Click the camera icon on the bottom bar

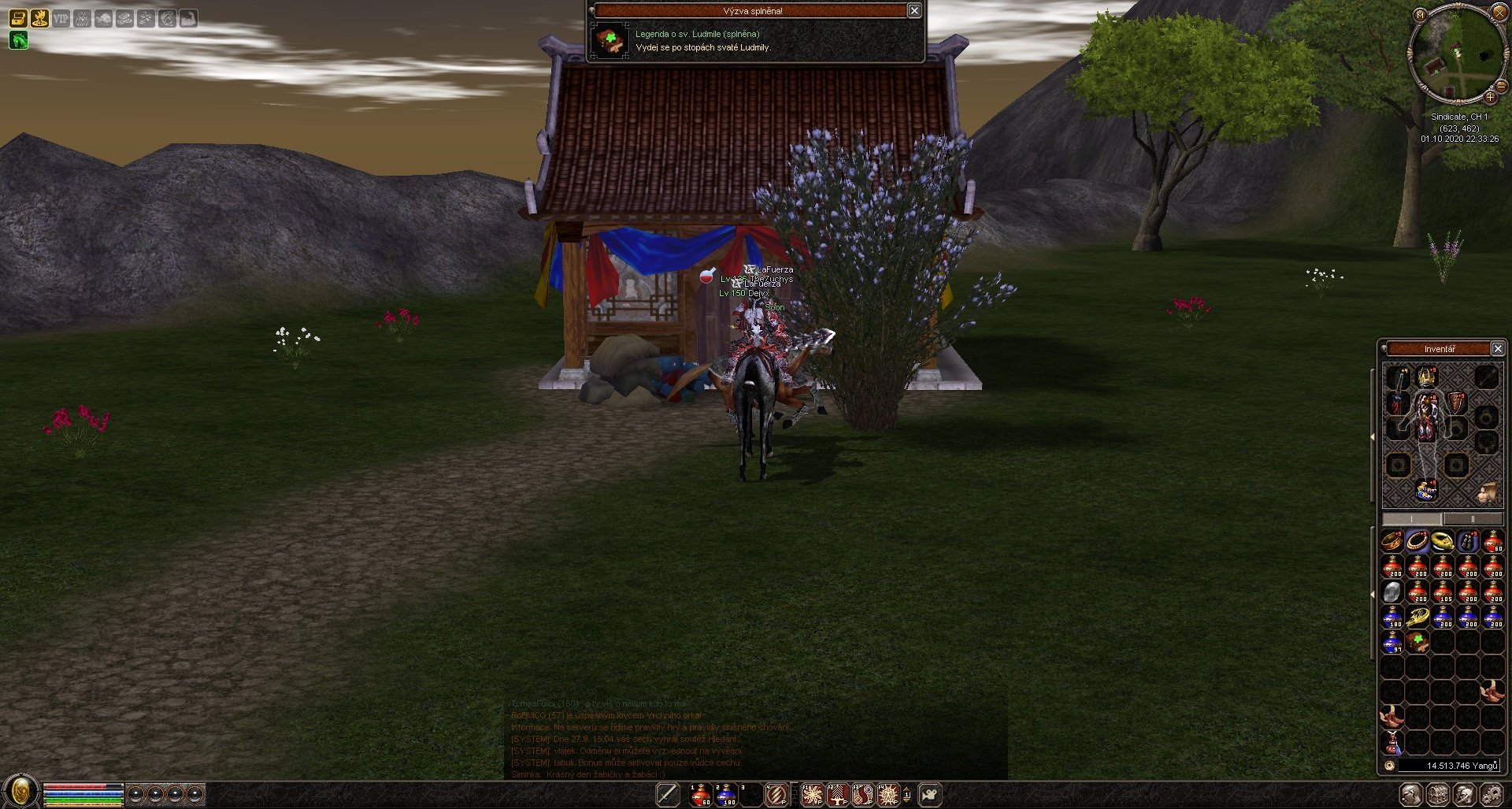coord(931,795)
